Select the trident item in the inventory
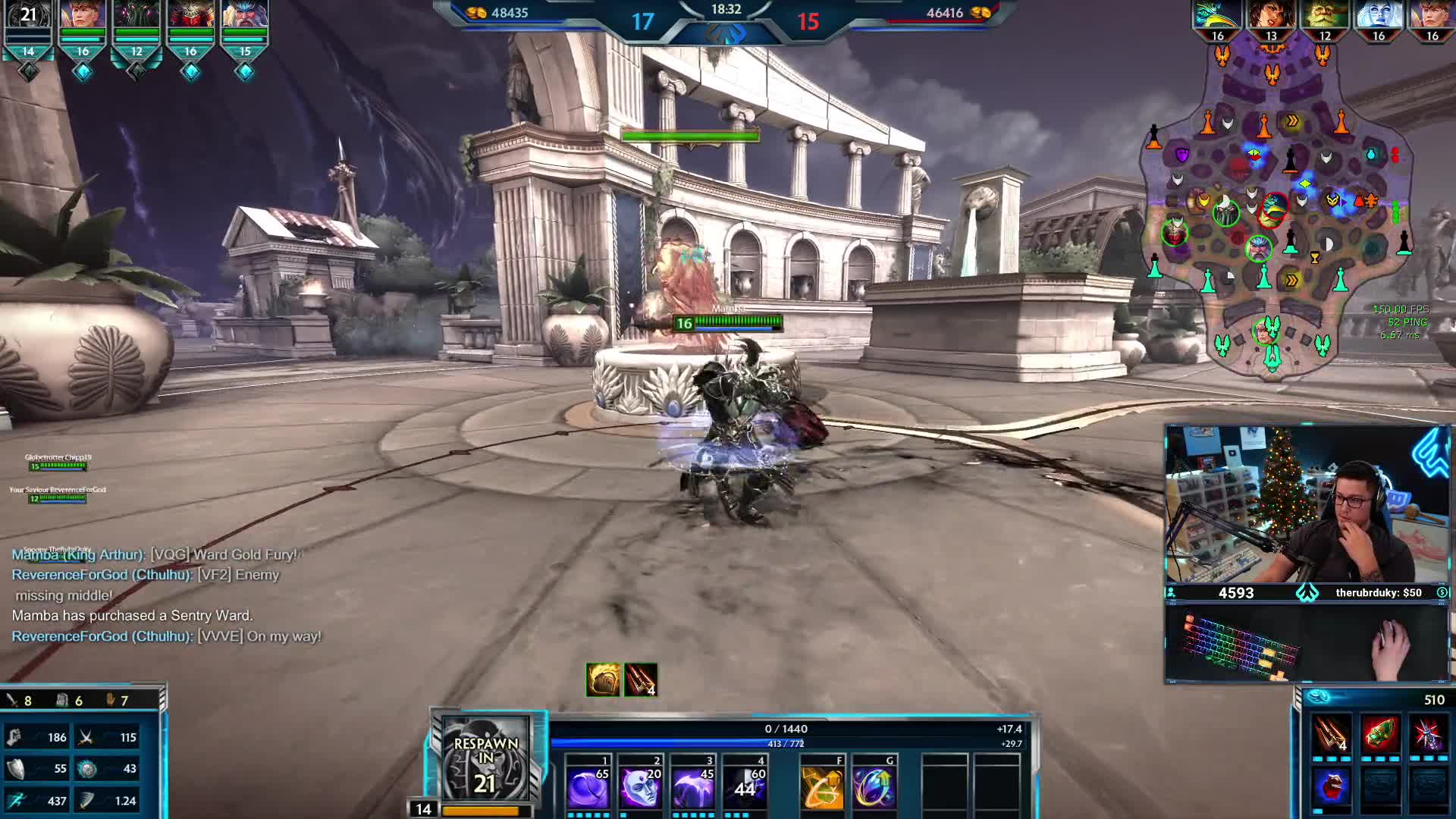The height and width of the screenshot is (819, 1456). tap(1331, 734)
